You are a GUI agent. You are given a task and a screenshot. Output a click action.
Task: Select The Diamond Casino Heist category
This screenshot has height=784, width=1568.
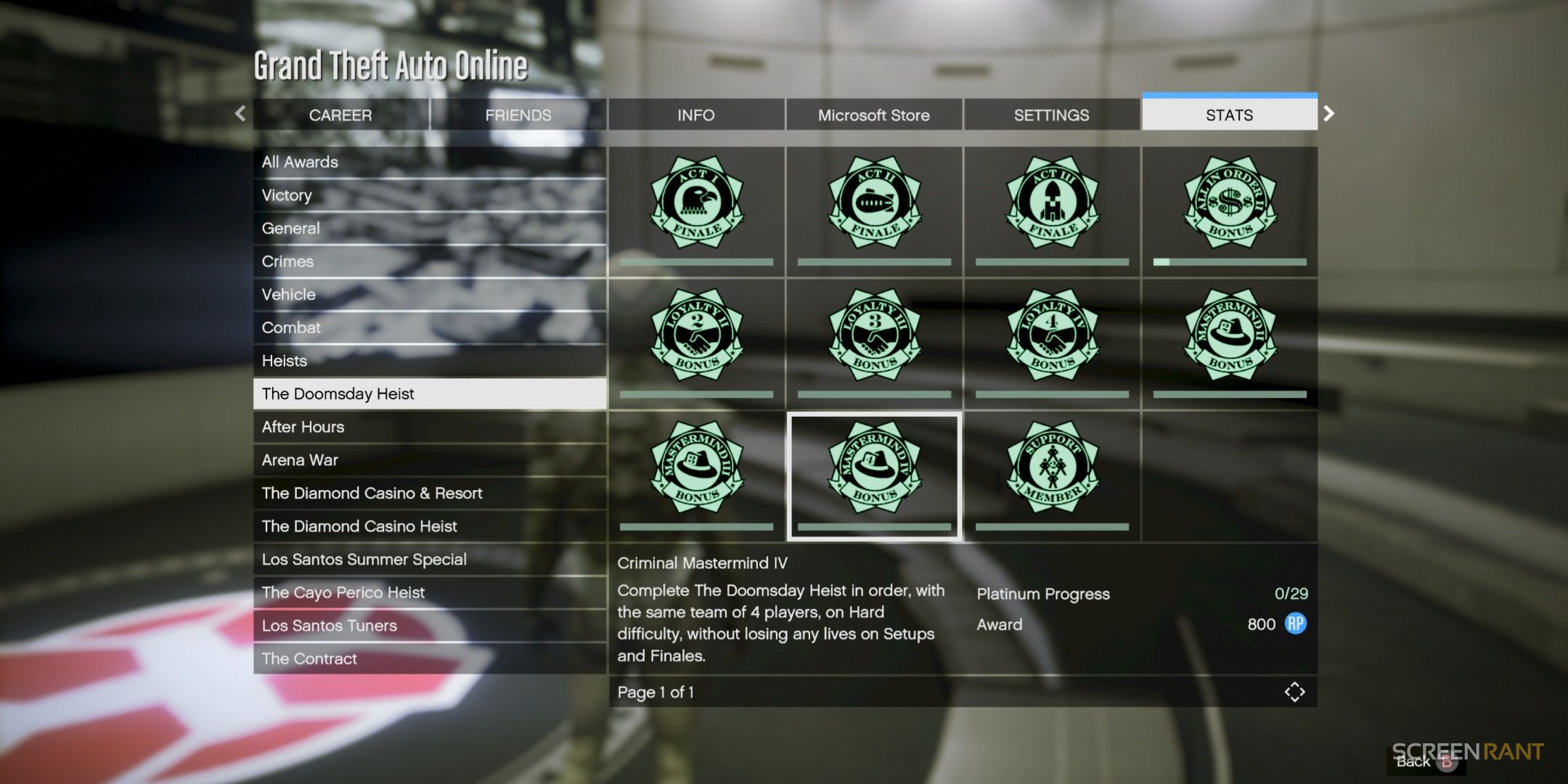(429, 526)
